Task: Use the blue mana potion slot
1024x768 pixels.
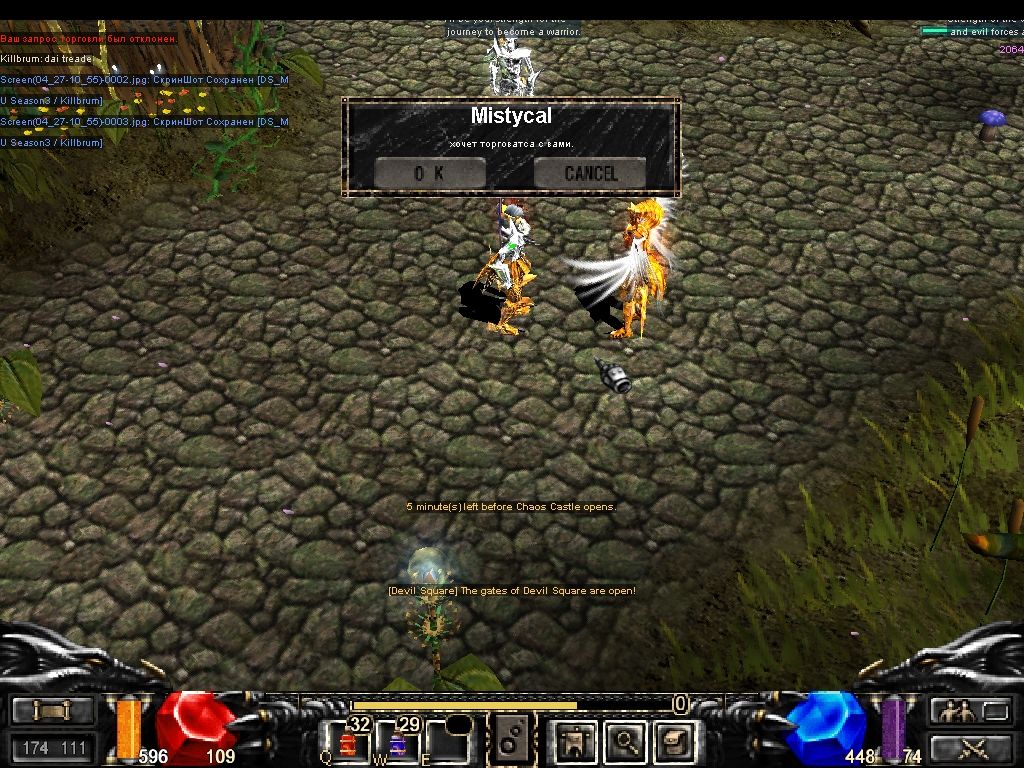Action: [398, 741]
